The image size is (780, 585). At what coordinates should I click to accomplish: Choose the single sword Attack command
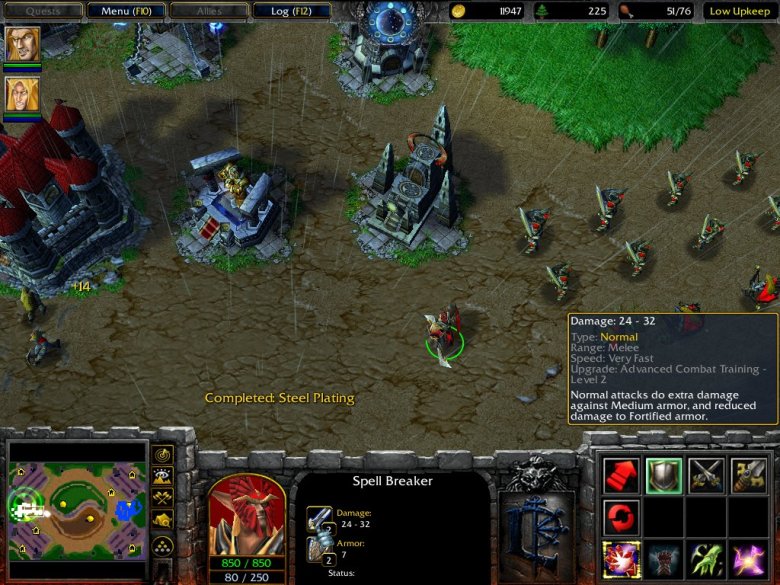pyautogui.click(x=748, y=476)
